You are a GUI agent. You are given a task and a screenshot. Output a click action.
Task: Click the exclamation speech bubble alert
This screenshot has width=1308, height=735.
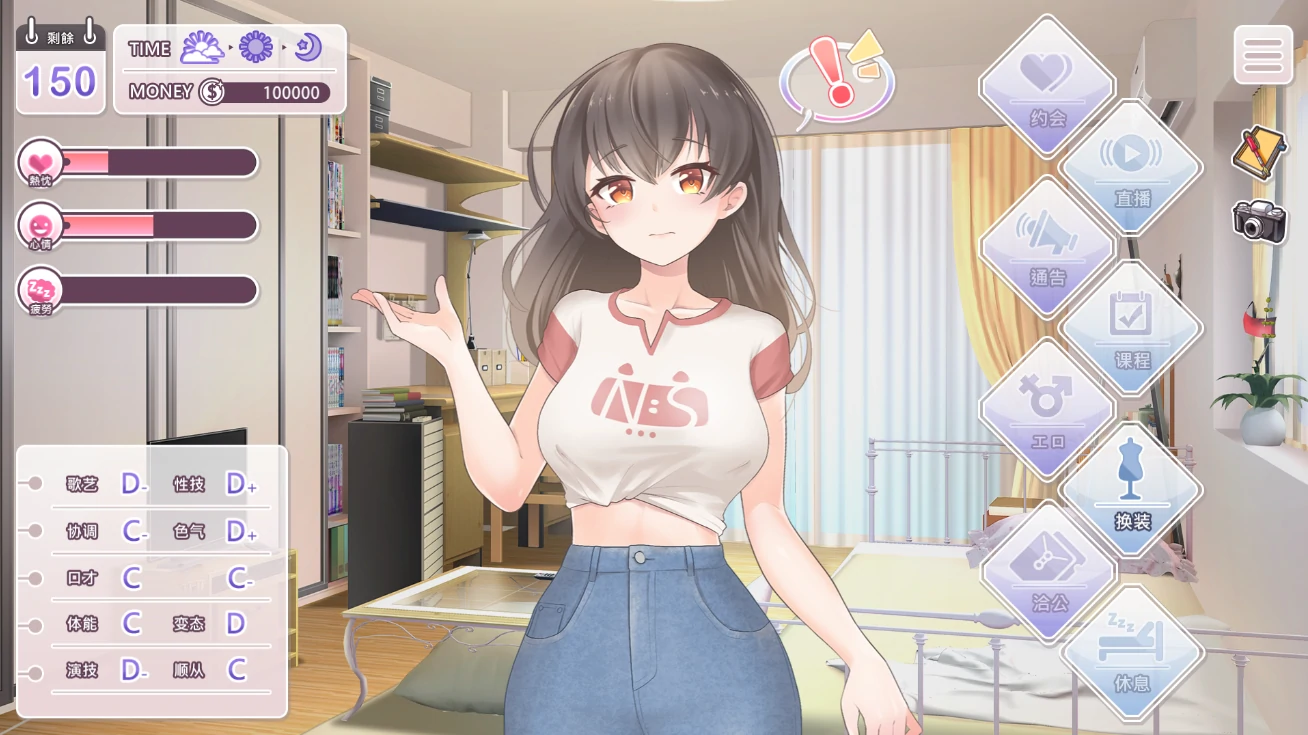[836, 78]
